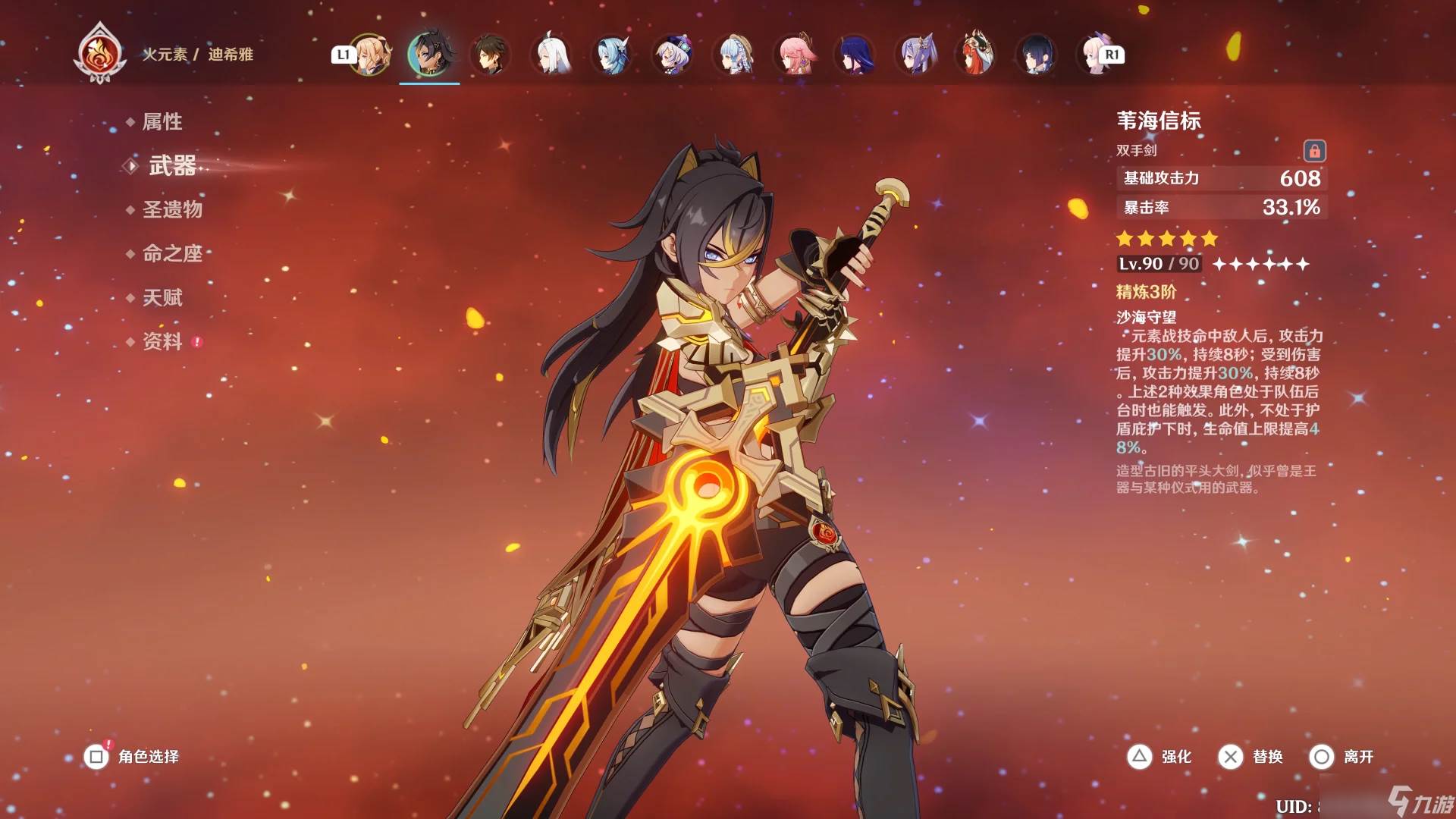Select Qiqi's portrait with purple hat
The image size is (1456, 819).
pos(673,55)
